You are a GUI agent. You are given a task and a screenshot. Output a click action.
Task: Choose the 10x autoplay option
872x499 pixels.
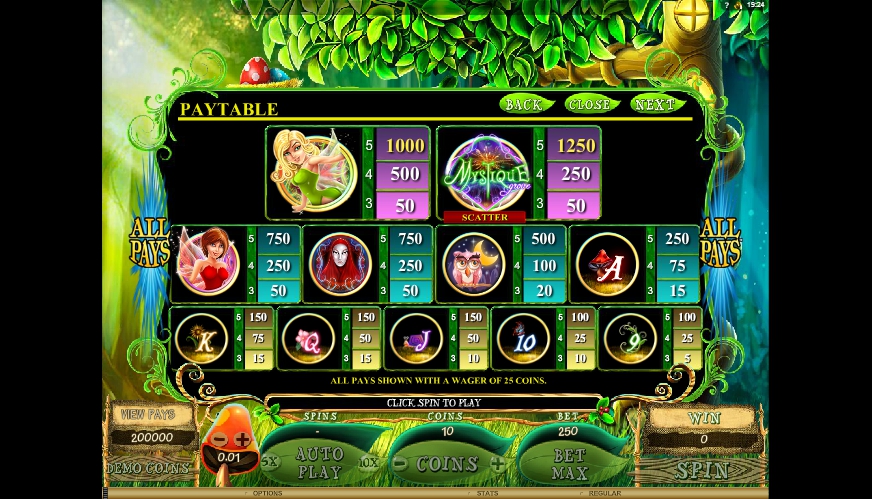(368, 463)
